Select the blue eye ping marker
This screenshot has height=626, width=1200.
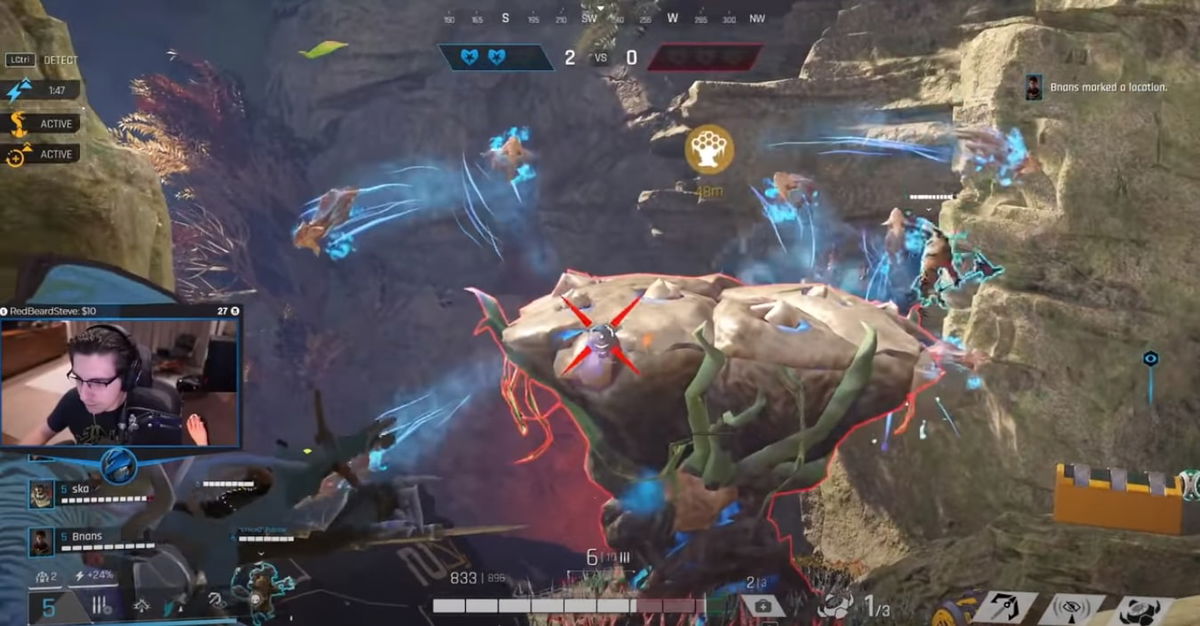[x=1151, y=358]
